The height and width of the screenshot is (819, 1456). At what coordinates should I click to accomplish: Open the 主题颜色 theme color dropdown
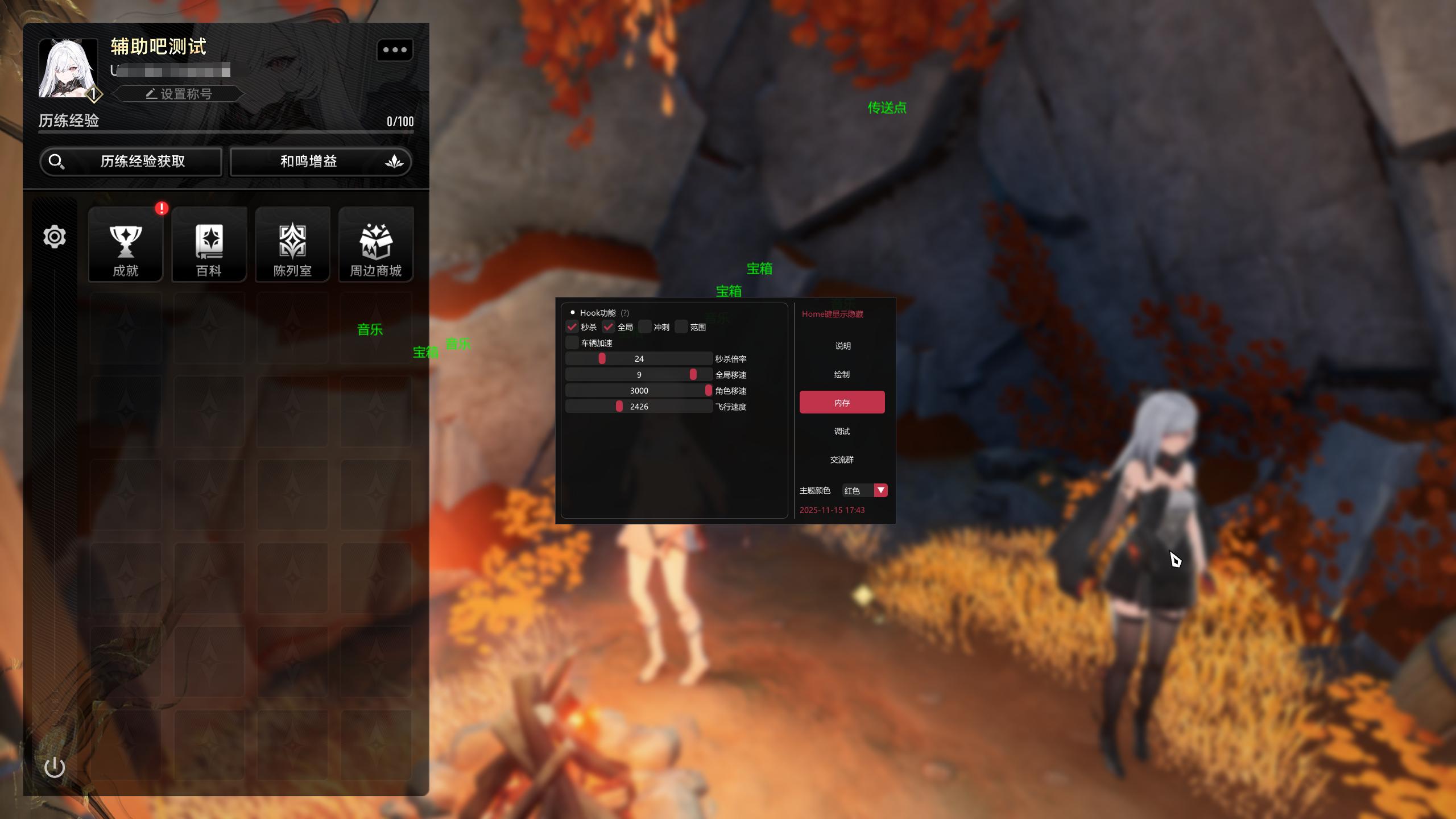pyautogui.click(x=880, y=490)
